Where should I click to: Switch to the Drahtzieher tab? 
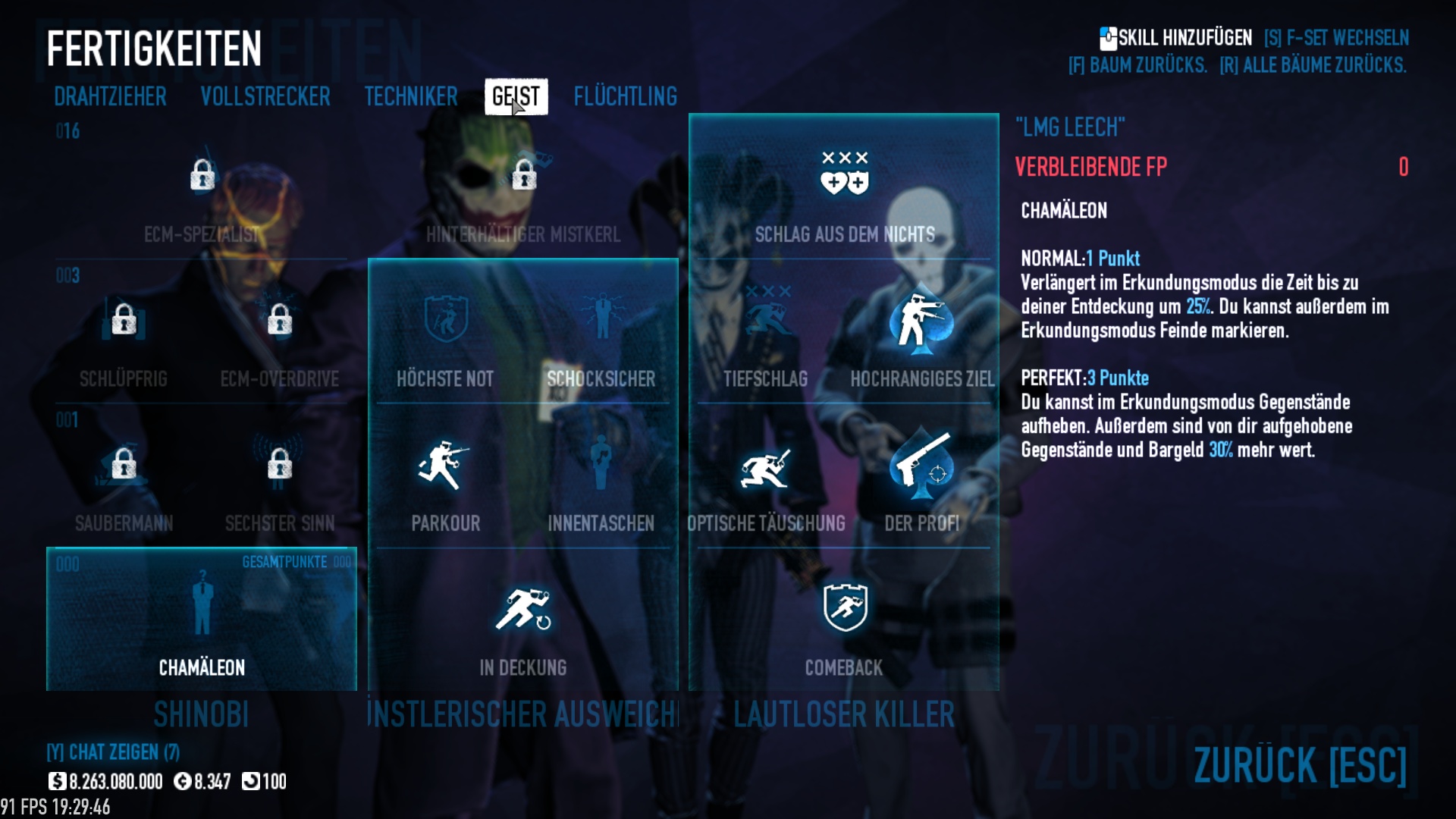pyautogui.click(x=110, y=97)
